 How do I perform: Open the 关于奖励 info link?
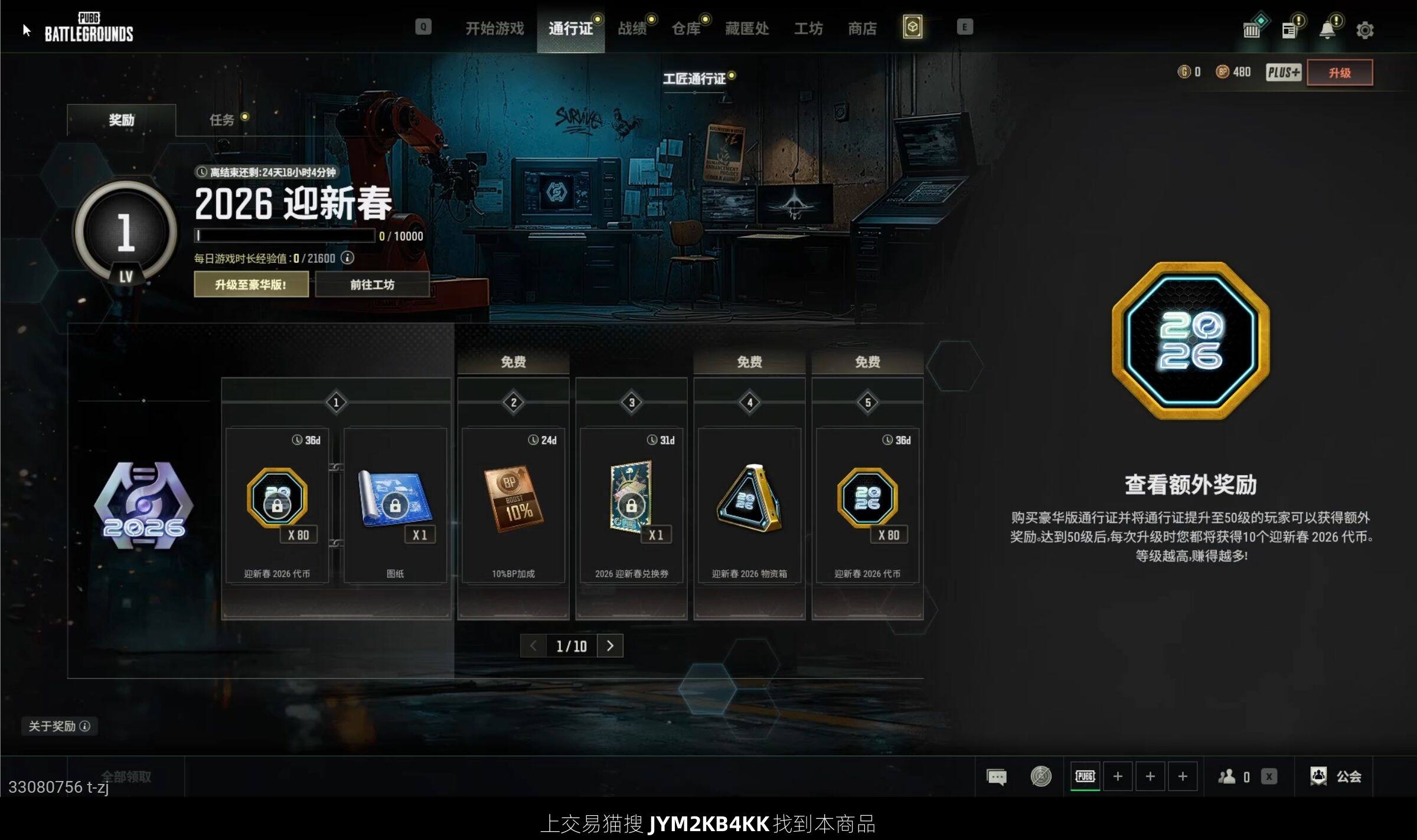point(59,726)
